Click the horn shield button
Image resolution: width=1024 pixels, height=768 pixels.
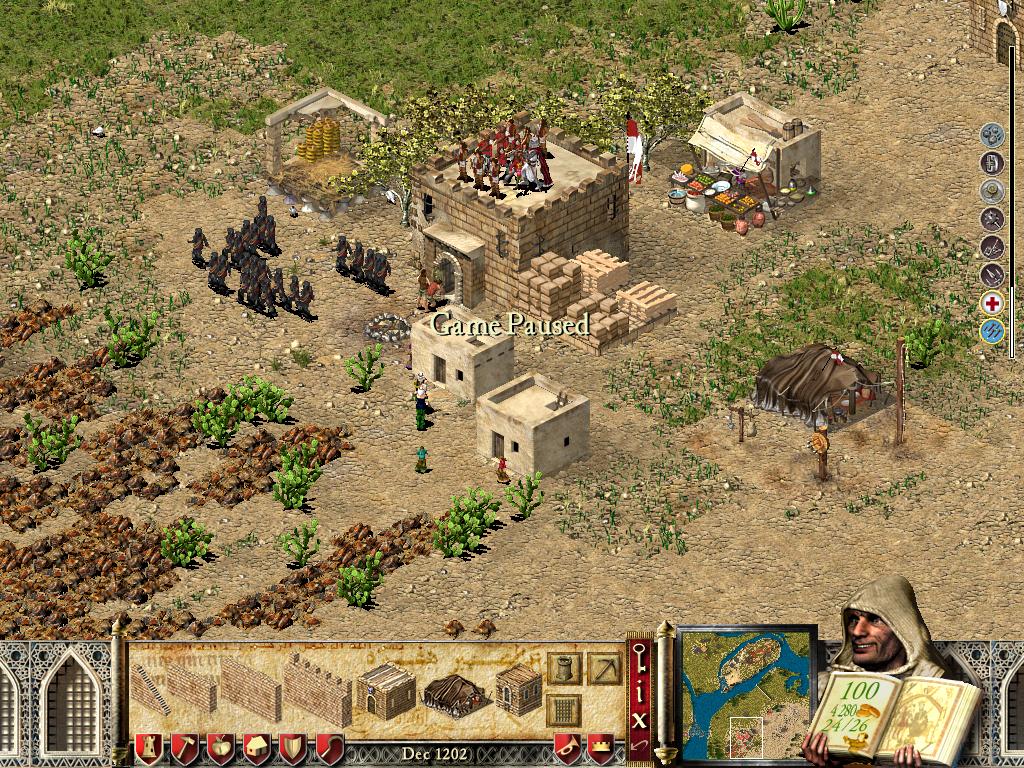click(568, 748)
